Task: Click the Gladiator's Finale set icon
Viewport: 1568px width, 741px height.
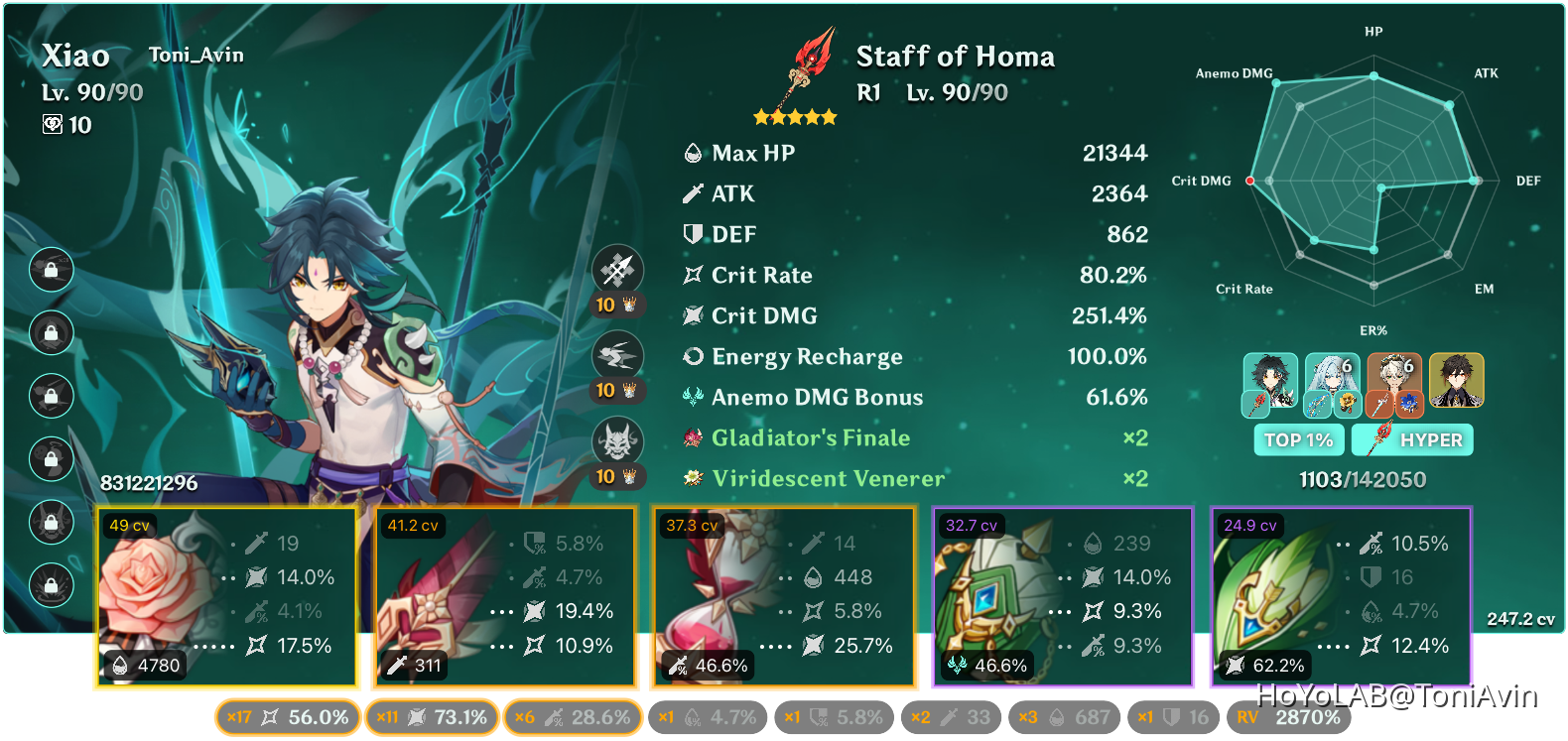Action: 692,437
